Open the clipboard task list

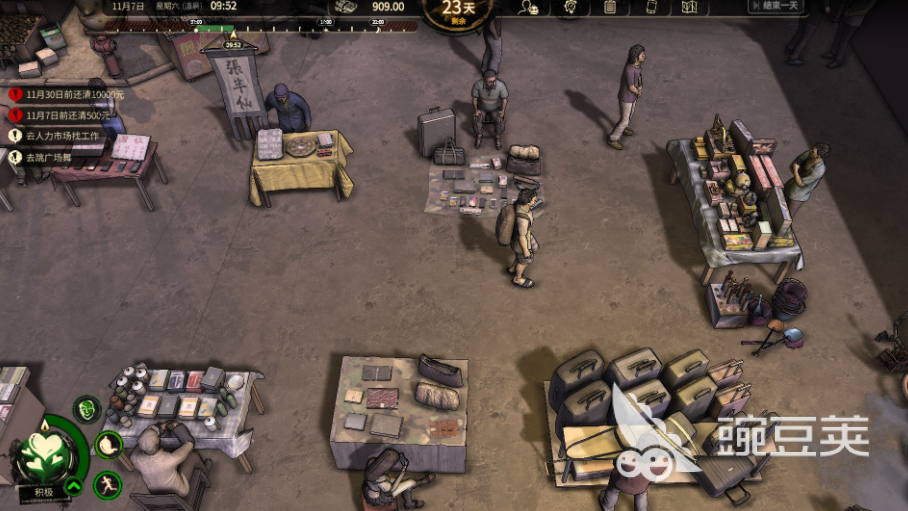[610, 7]
